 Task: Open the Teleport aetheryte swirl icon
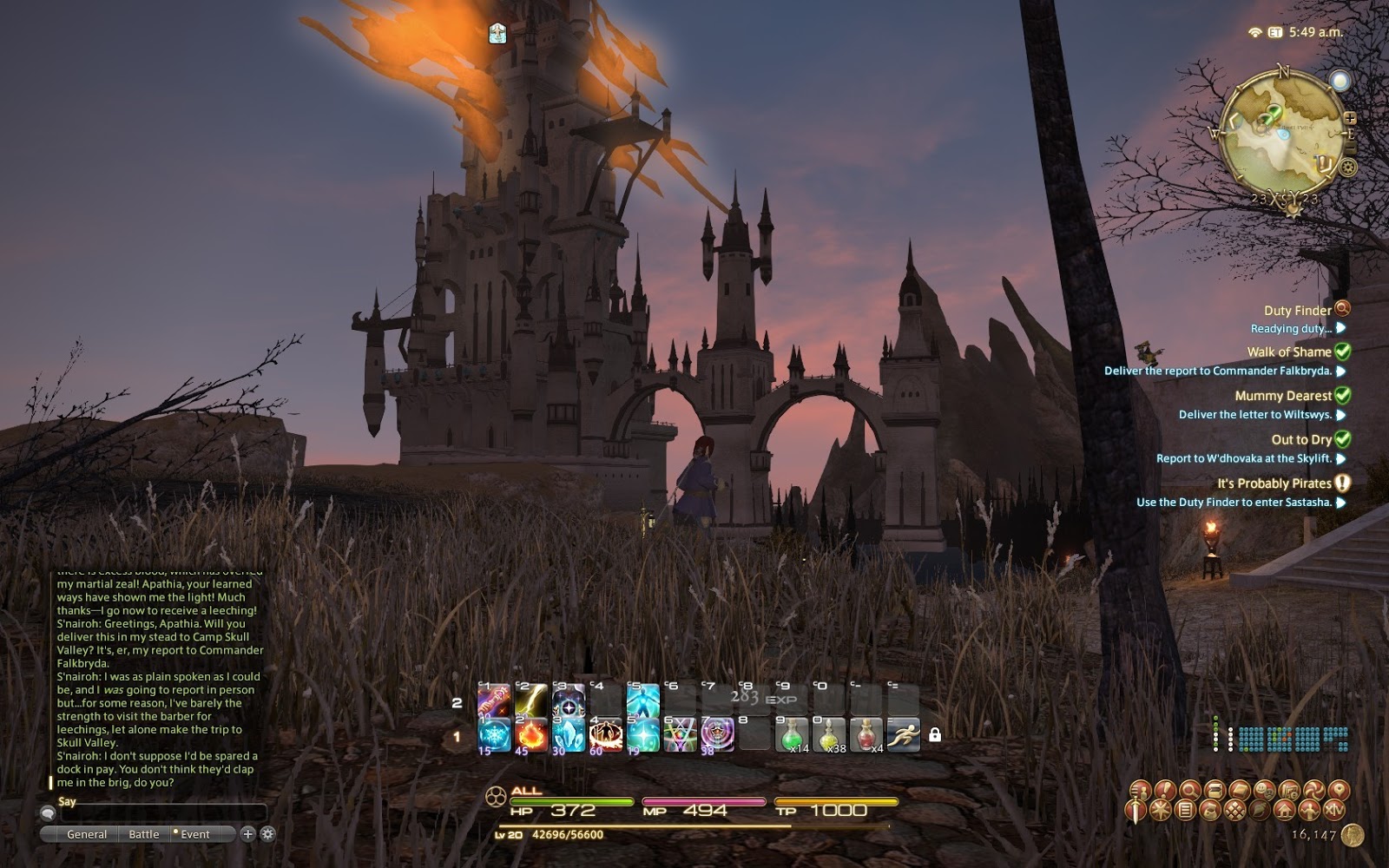(x=1314, y=790)
